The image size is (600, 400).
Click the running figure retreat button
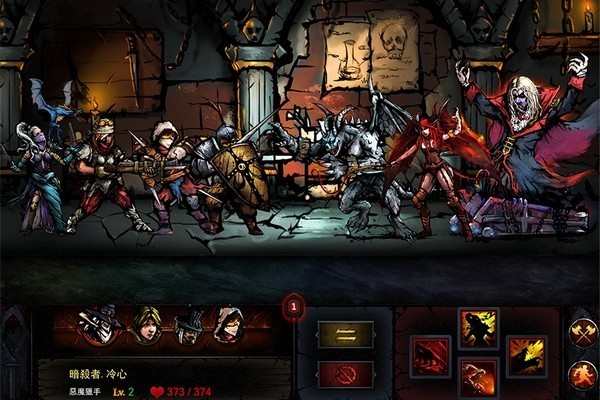(x=582, y=375)
